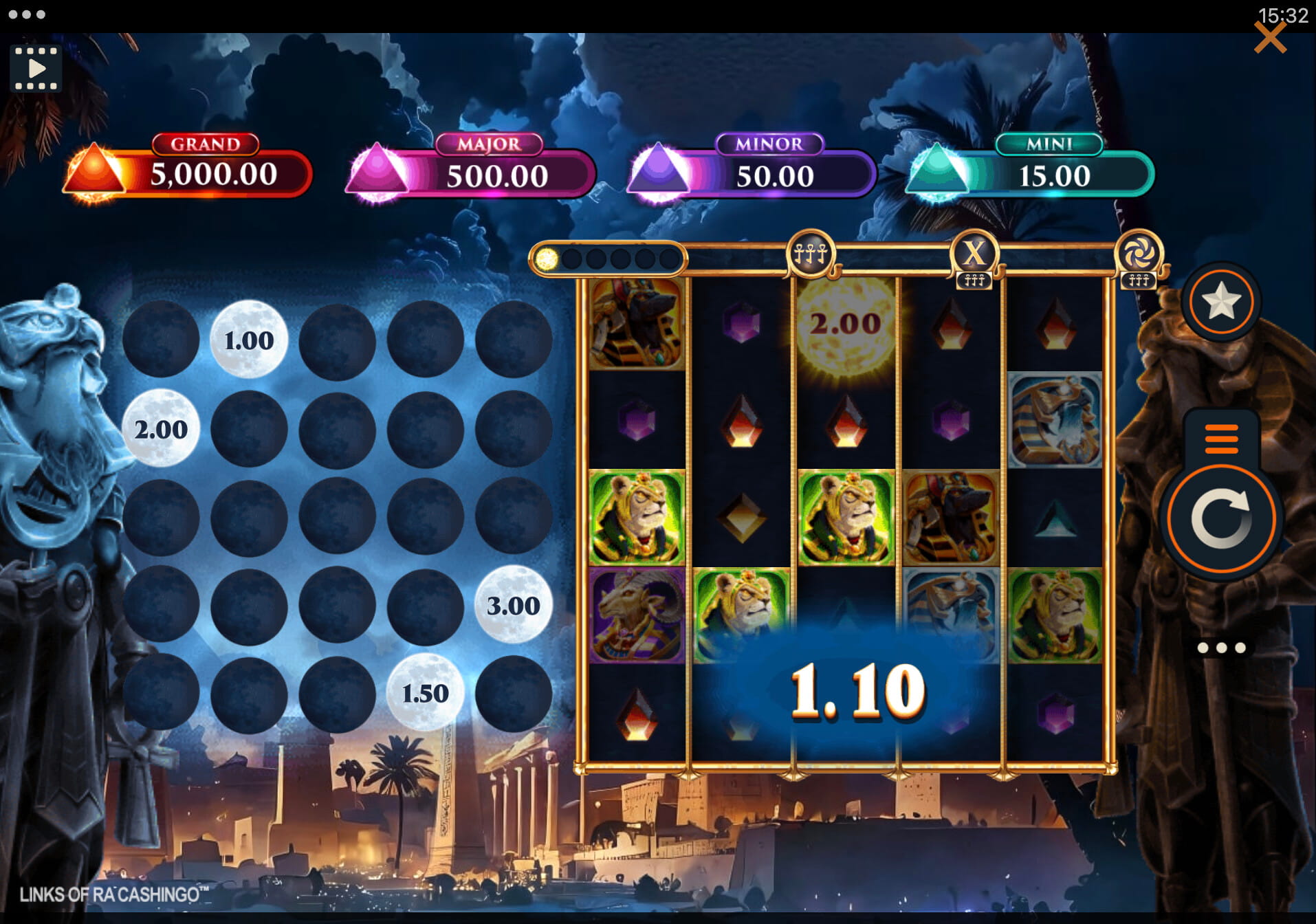Click the star feature button
The width and height of the screenshot is (1316, 924).
(x=1221, y=302)
